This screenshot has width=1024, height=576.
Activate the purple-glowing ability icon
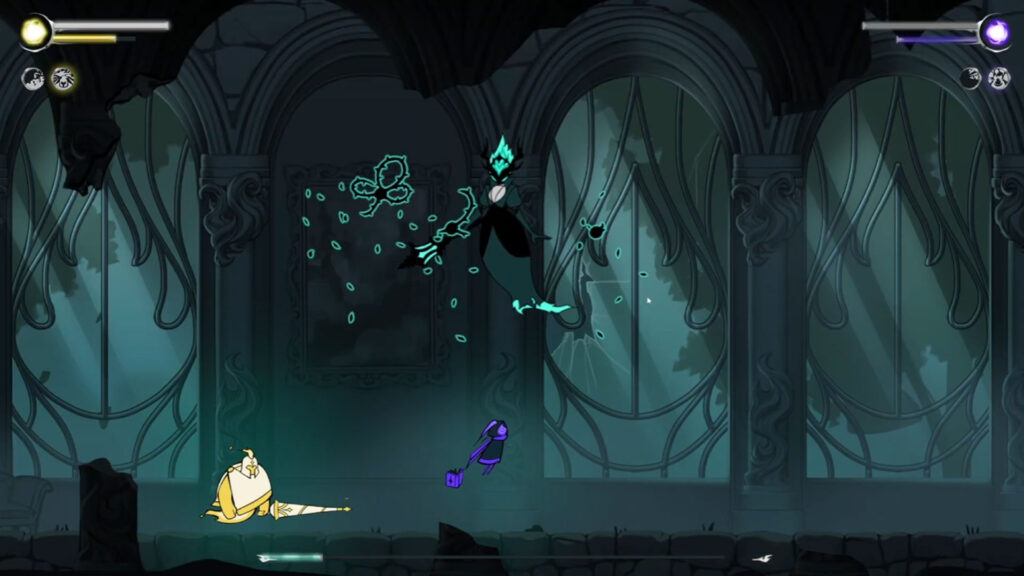click(998, 78)
